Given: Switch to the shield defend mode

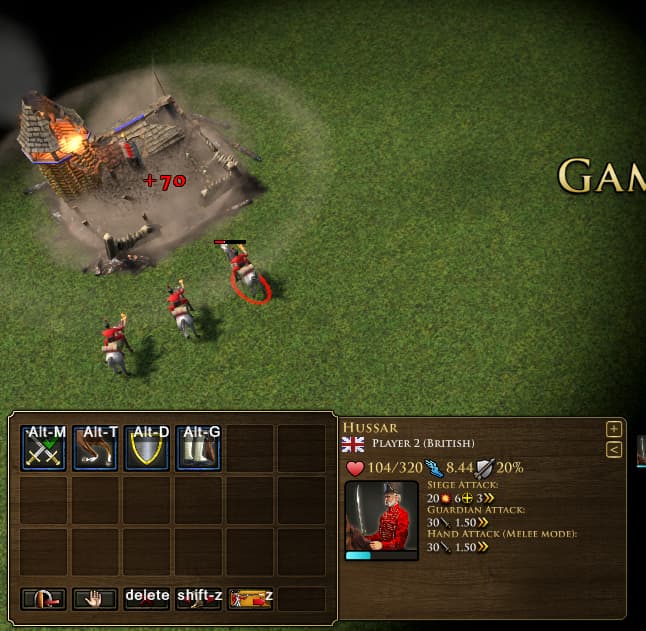Looking at the screenshot, I should [x=147, y=448].
